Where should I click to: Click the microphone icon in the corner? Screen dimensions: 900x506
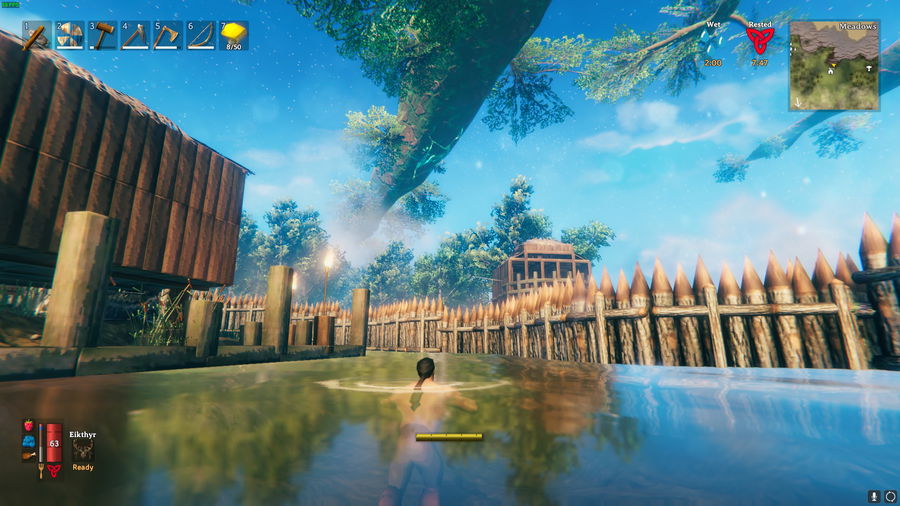point(874,496)
